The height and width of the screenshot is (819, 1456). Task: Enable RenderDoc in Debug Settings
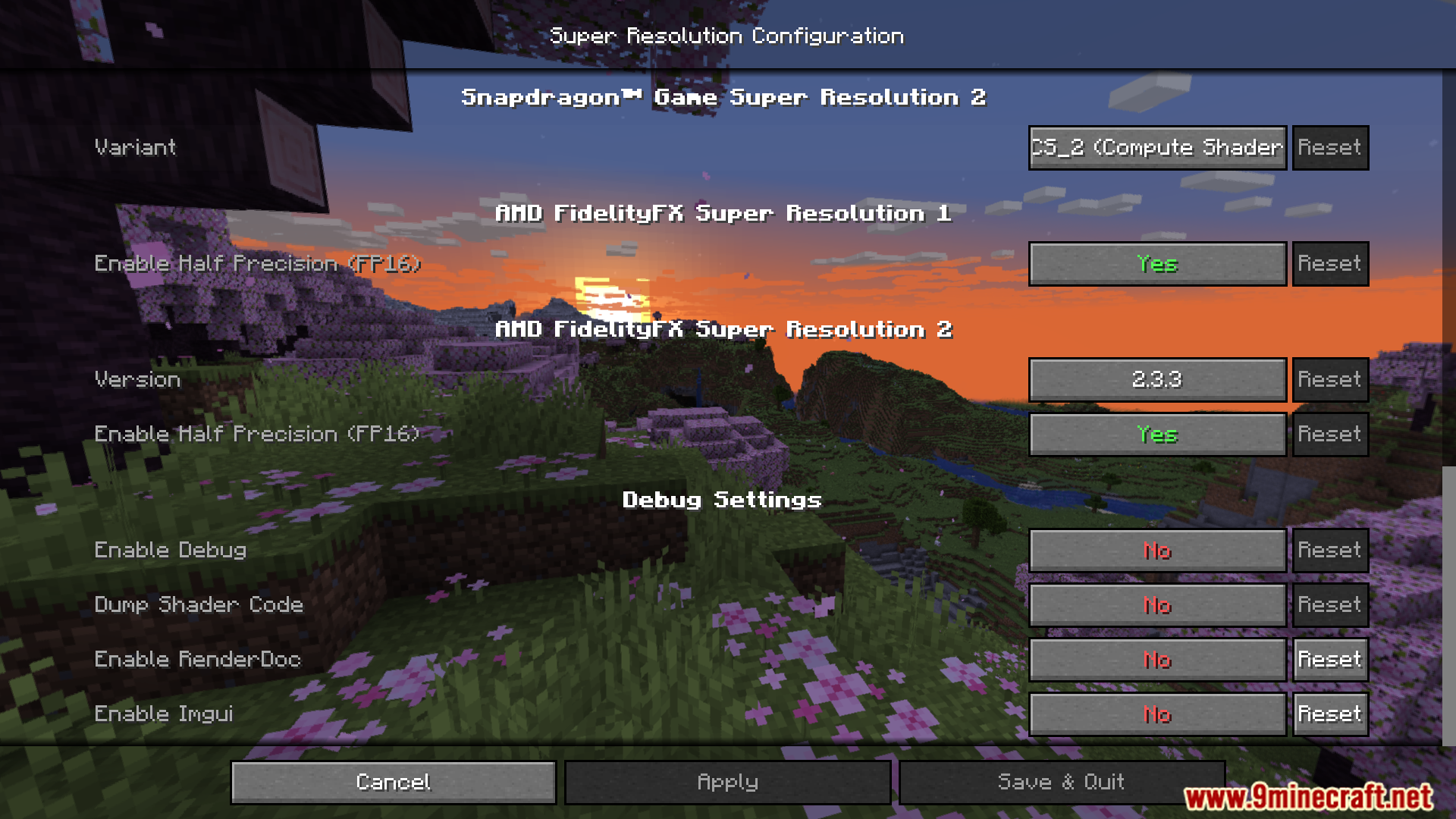pyautogui.click(x=1156, y=659)
